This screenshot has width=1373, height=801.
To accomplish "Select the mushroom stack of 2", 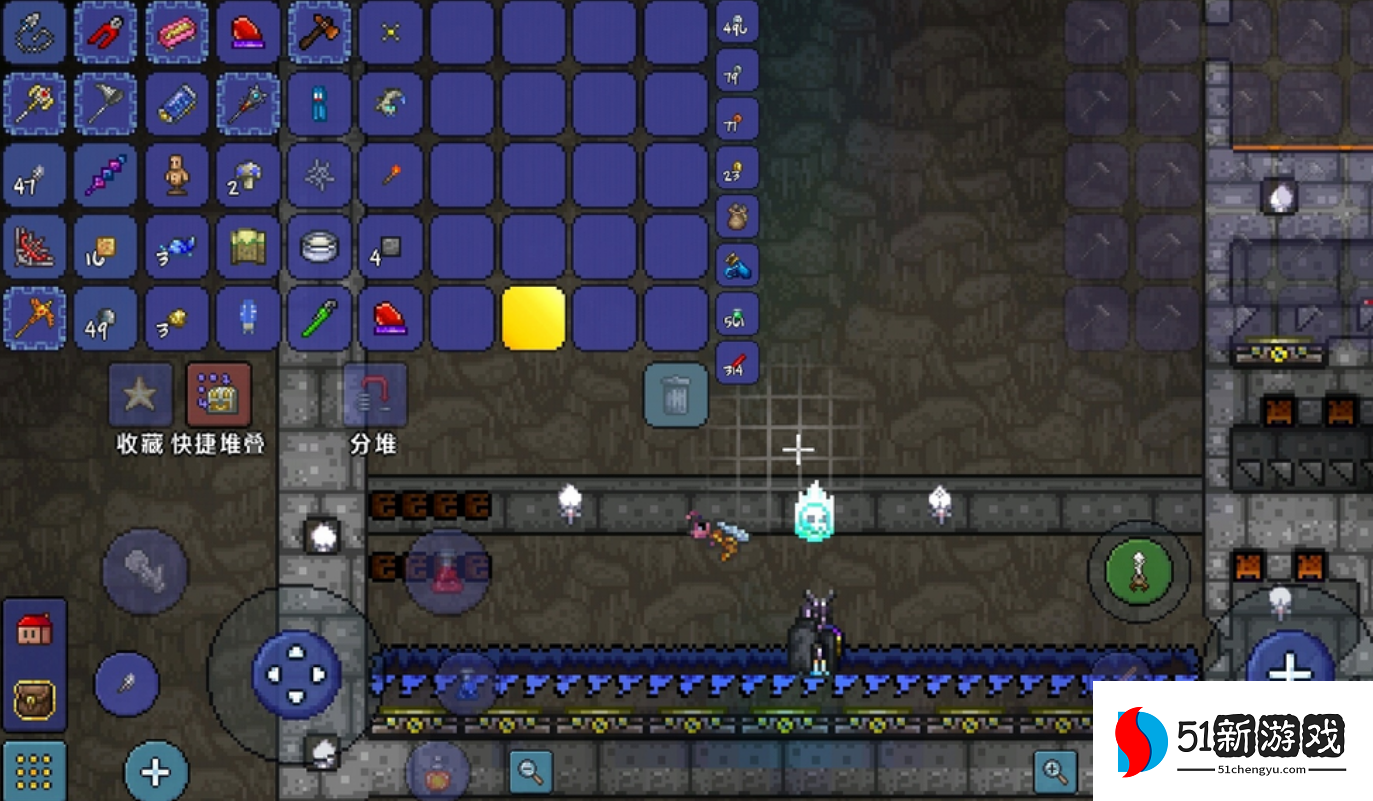I will pos(248,175).
